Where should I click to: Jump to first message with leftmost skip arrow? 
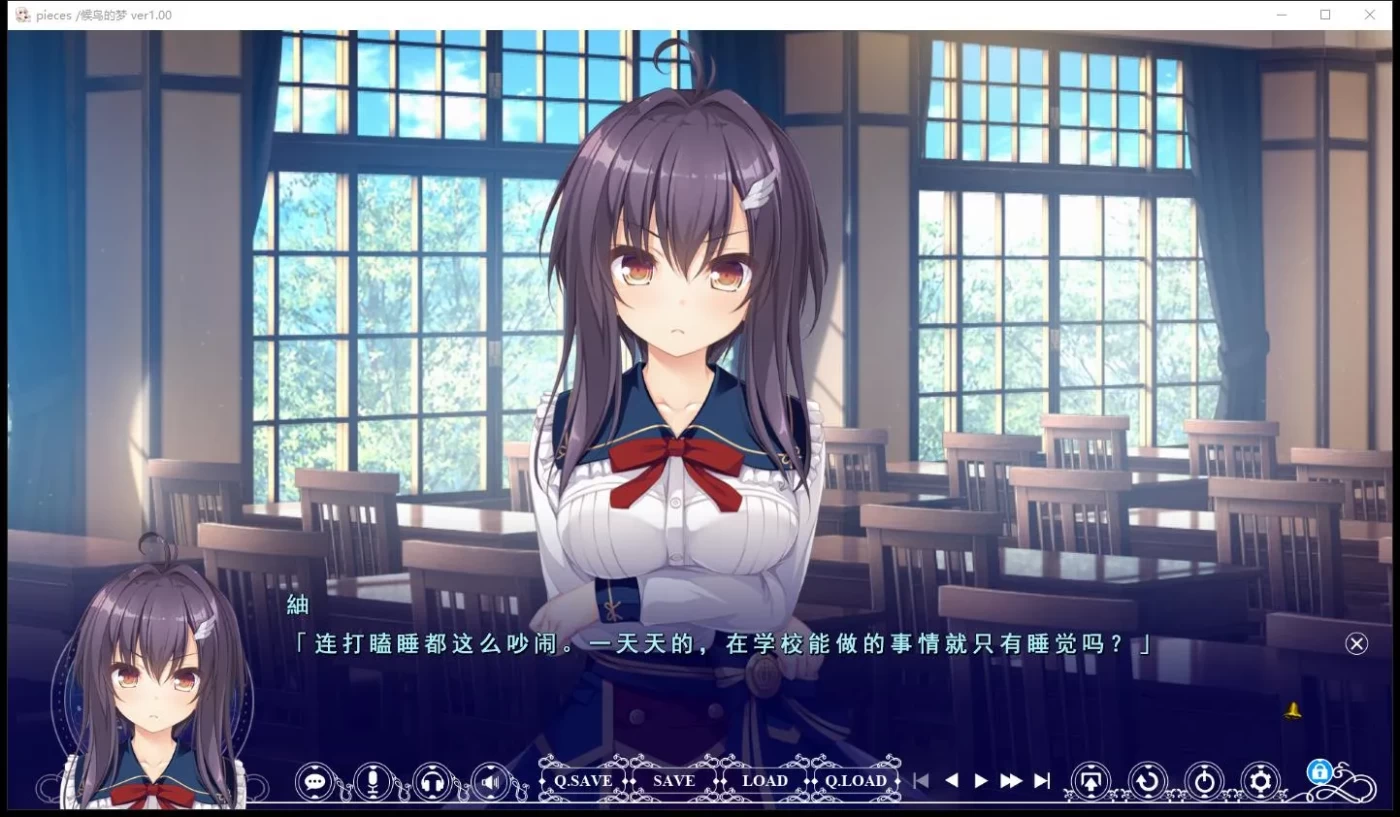point(920,781)
